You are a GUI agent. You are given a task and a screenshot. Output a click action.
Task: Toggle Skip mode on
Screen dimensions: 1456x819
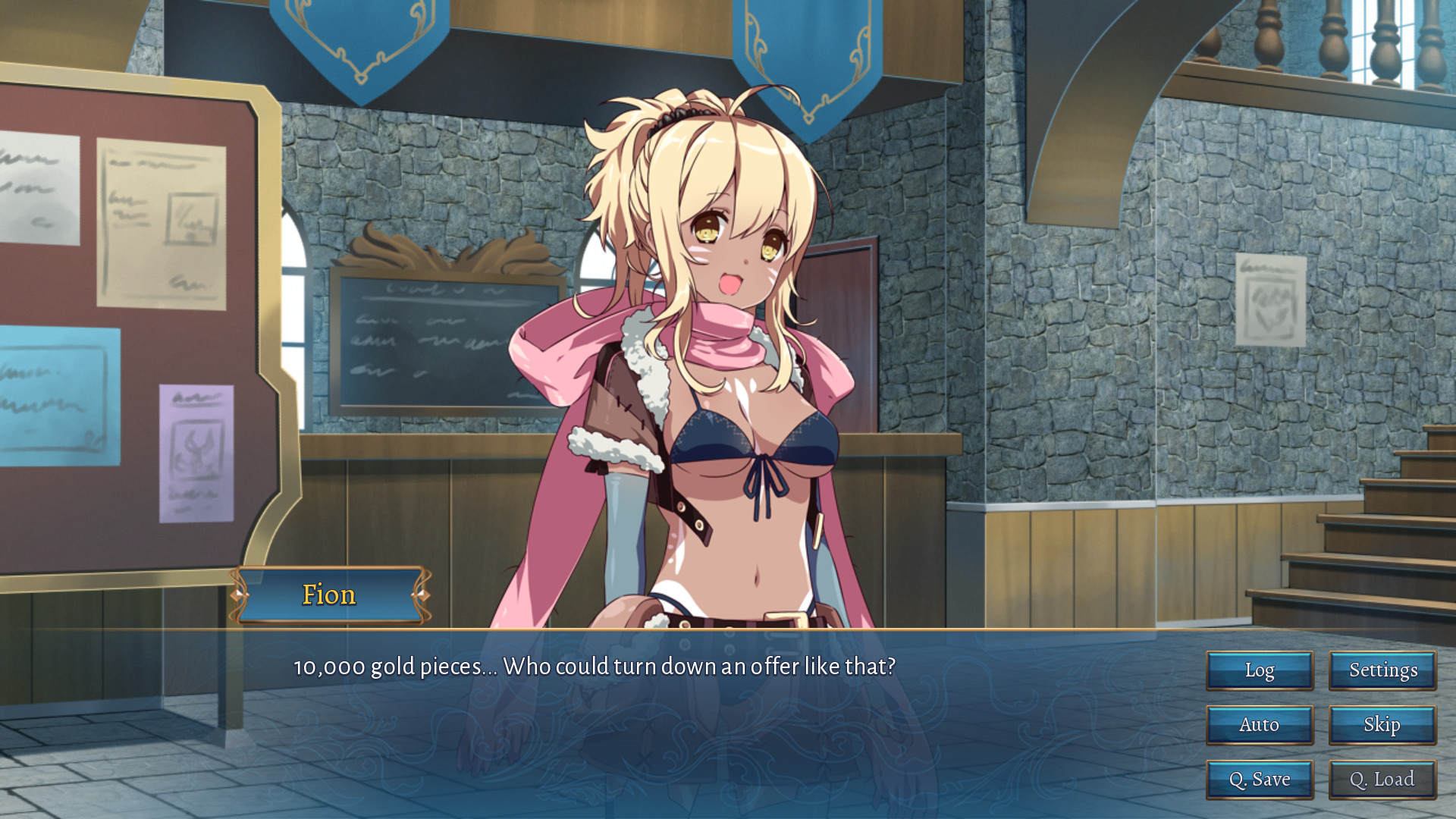click(x=1382, y=725)
